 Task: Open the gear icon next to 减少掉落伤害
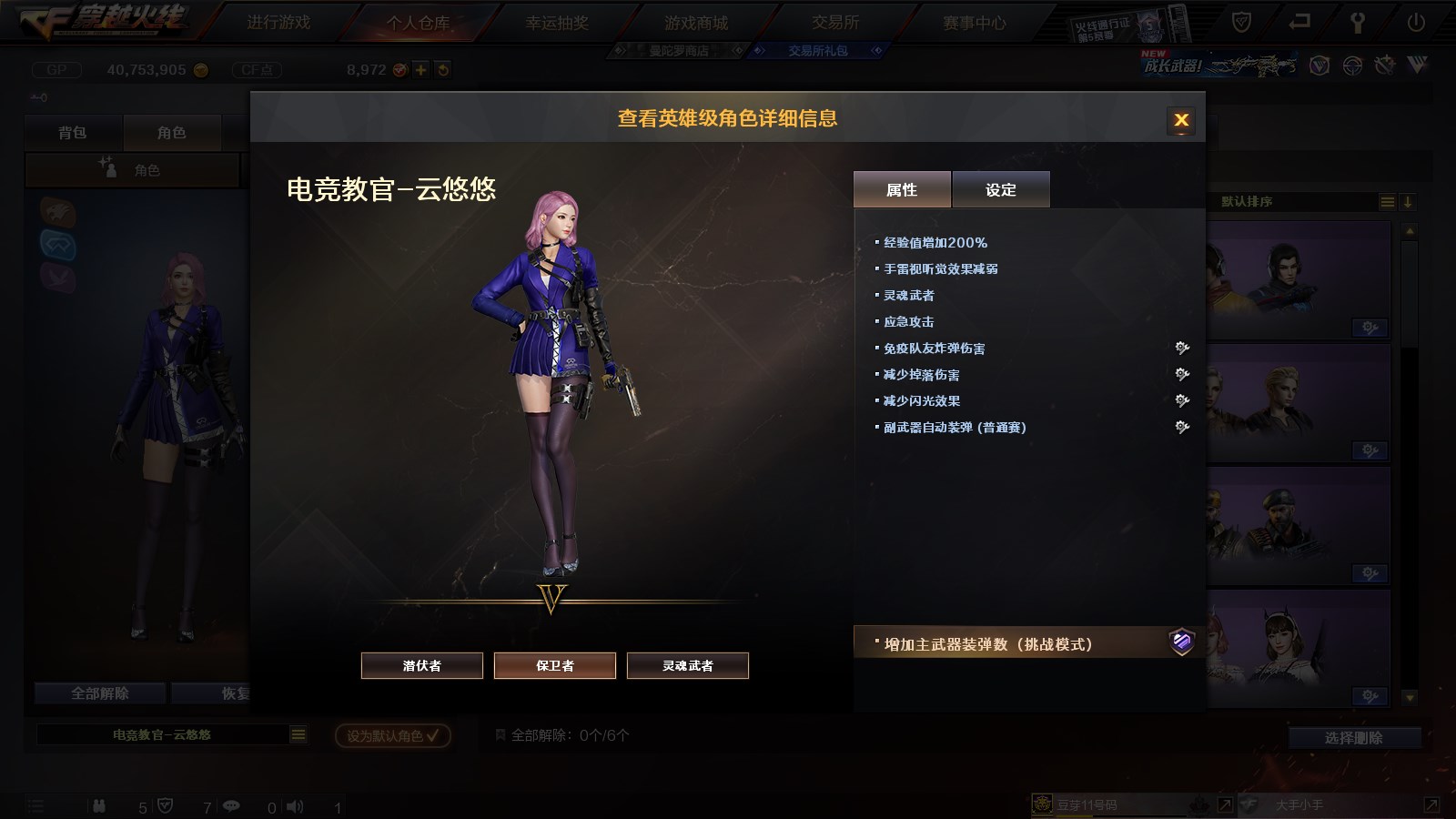(1182, 374)
